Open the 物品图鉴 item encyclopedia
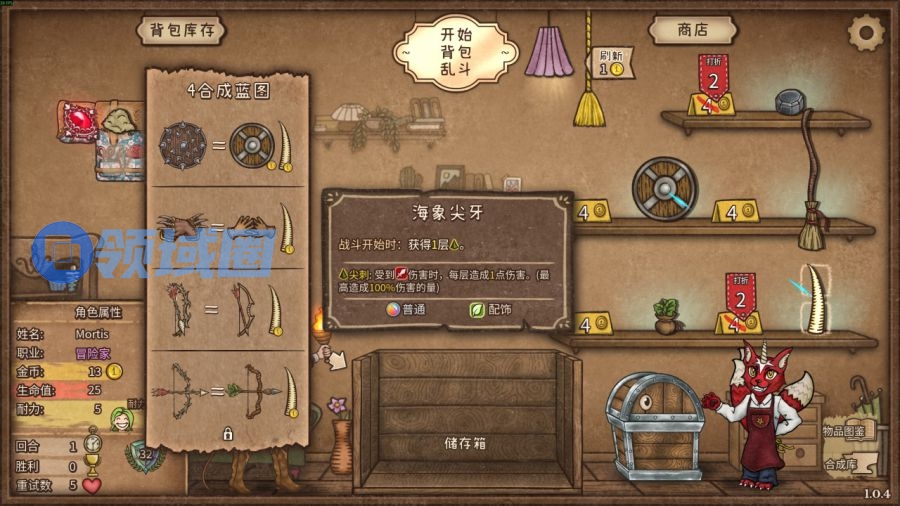 pos(845,430)
